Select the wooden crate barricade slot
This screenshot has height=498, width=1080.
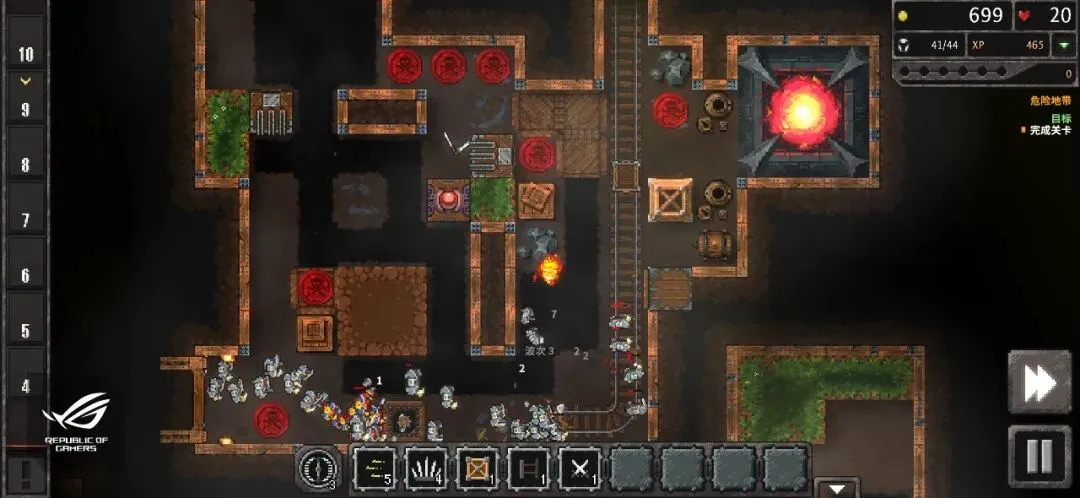478,468
